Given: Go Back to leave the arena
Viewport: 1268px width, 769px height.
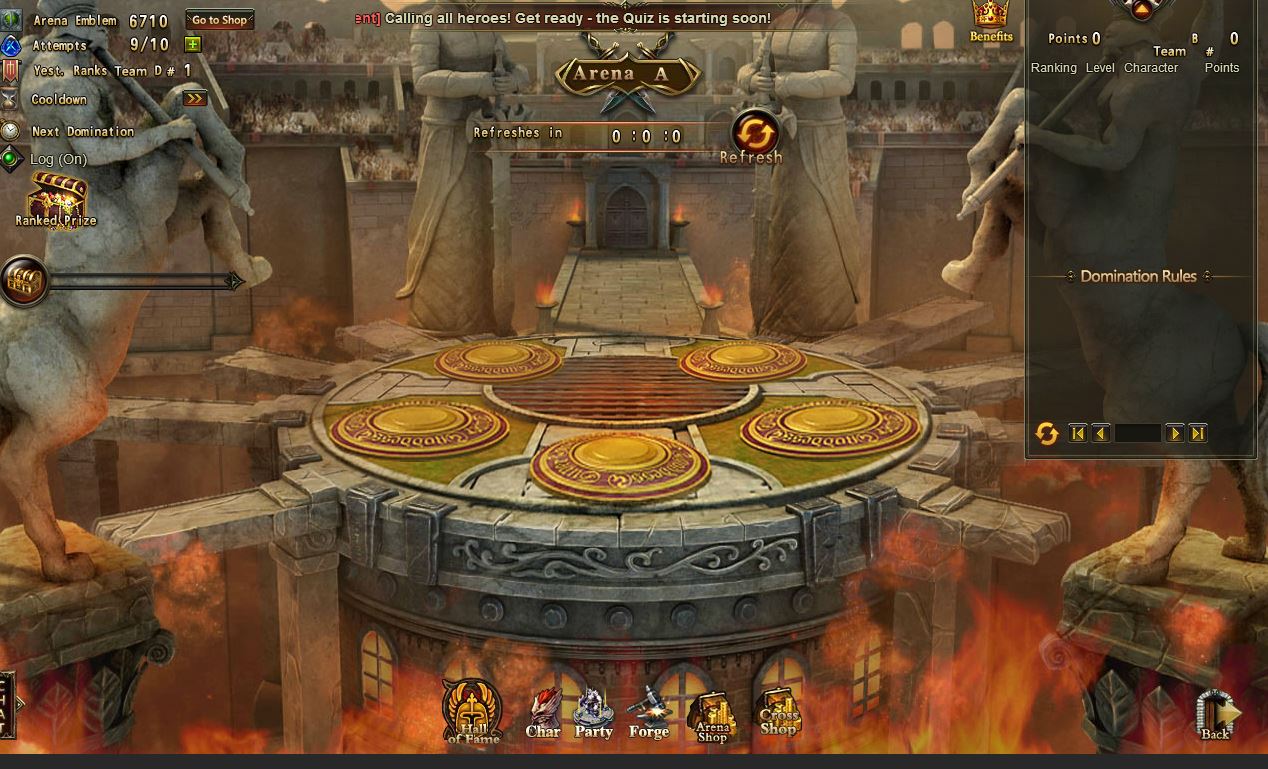Looking at the screenshot, I should [x=1217, y=716].
